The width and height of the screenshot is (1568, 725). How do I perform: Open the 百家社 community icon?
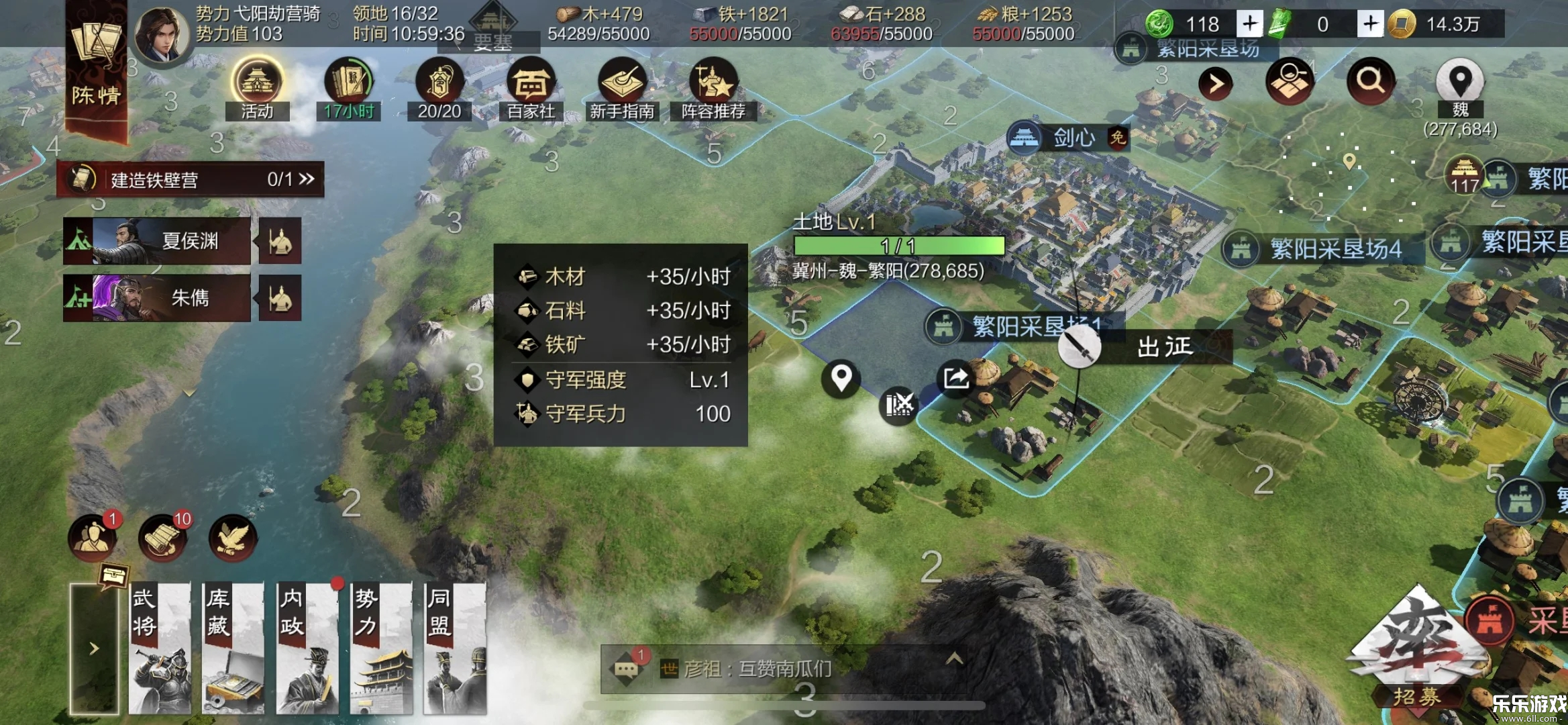pos(533,82)
